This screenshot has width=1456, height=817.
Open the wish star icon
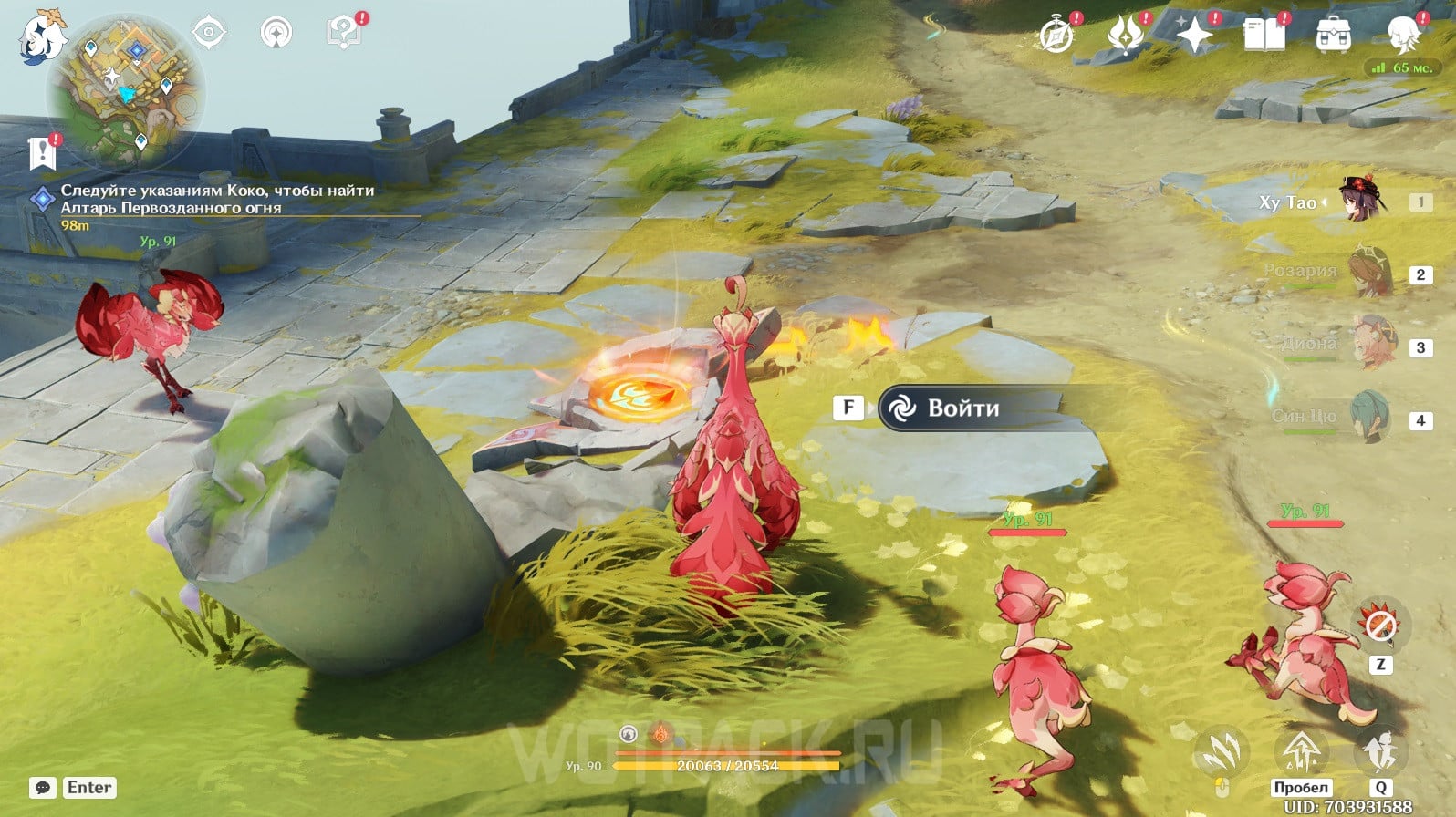tap(1194, 36)
